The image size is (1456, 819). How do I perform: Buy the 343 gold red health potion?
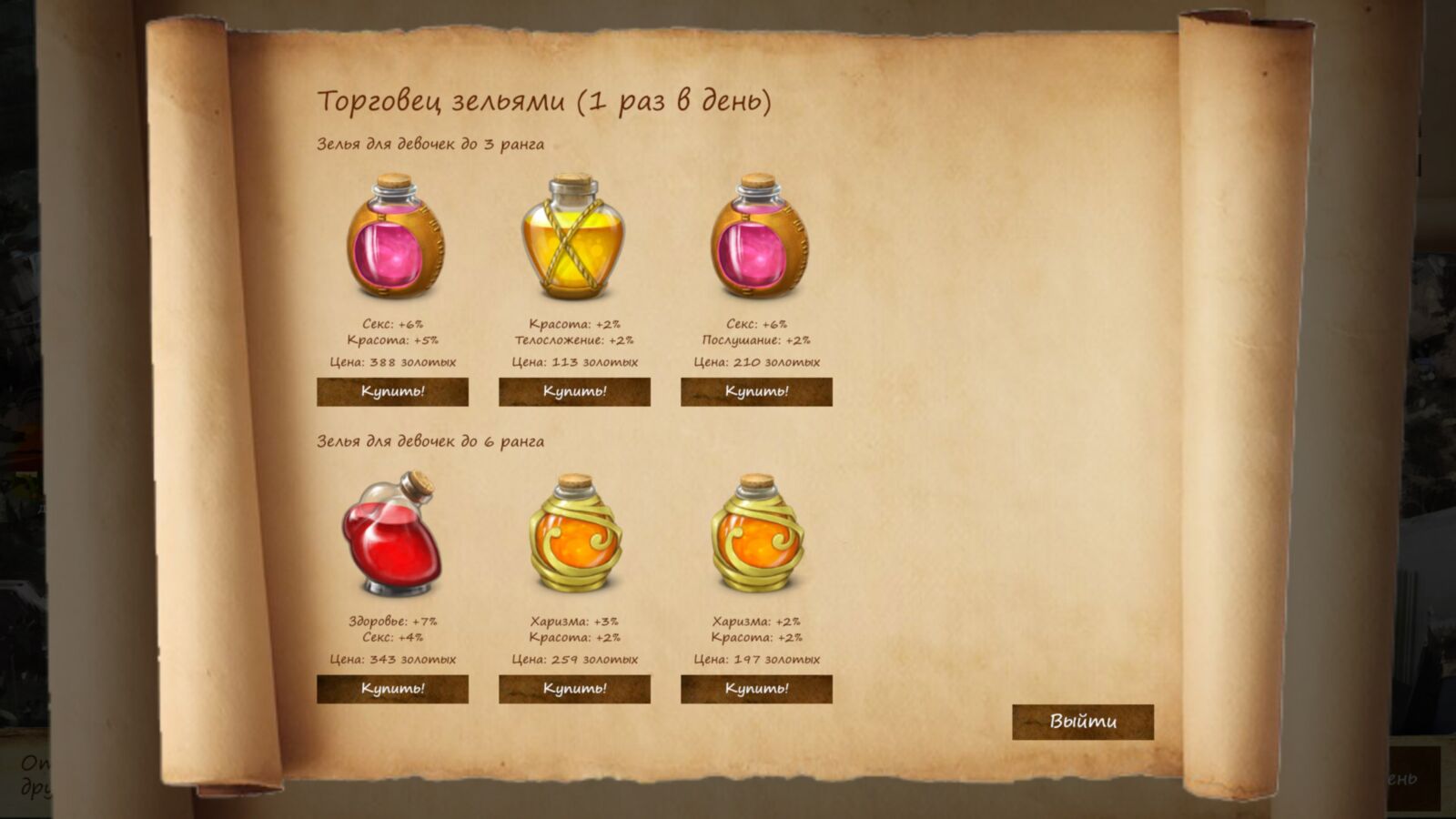point(392,689)
